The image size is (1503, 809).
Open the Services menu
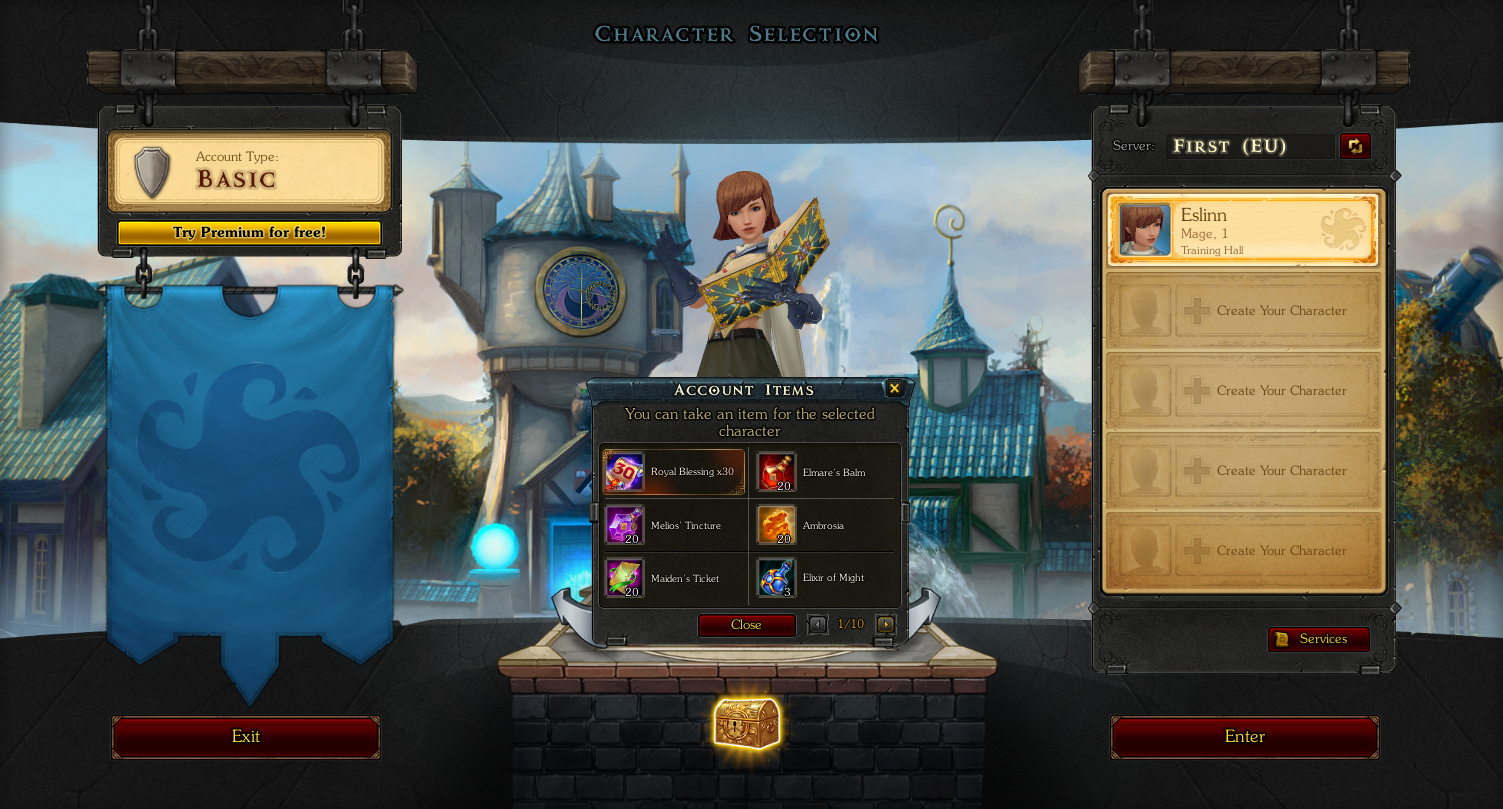point(1319,639)
